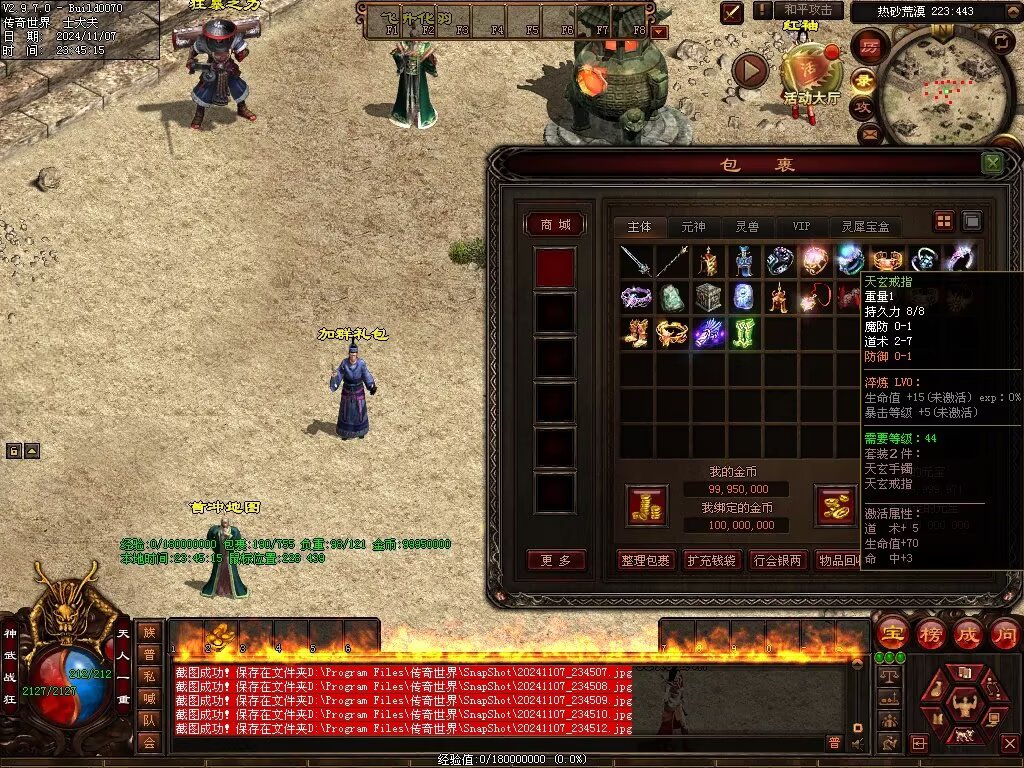Toggle the 和平攻击 attack mode
The image size is (1024, 768).
[806, 10]
